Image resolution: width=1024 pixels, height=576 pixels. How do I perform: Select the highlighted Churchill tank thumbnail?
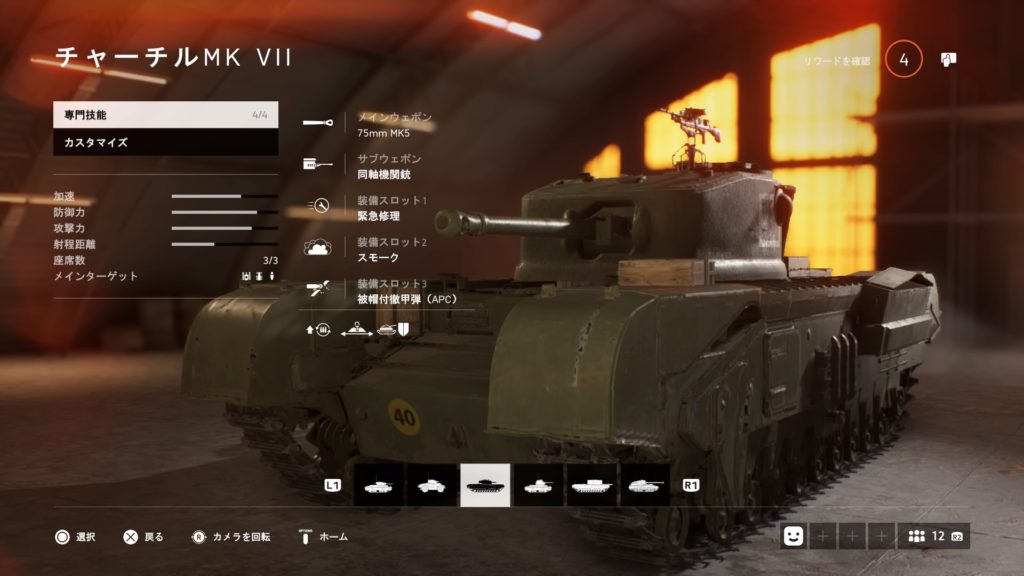(485, 485)
